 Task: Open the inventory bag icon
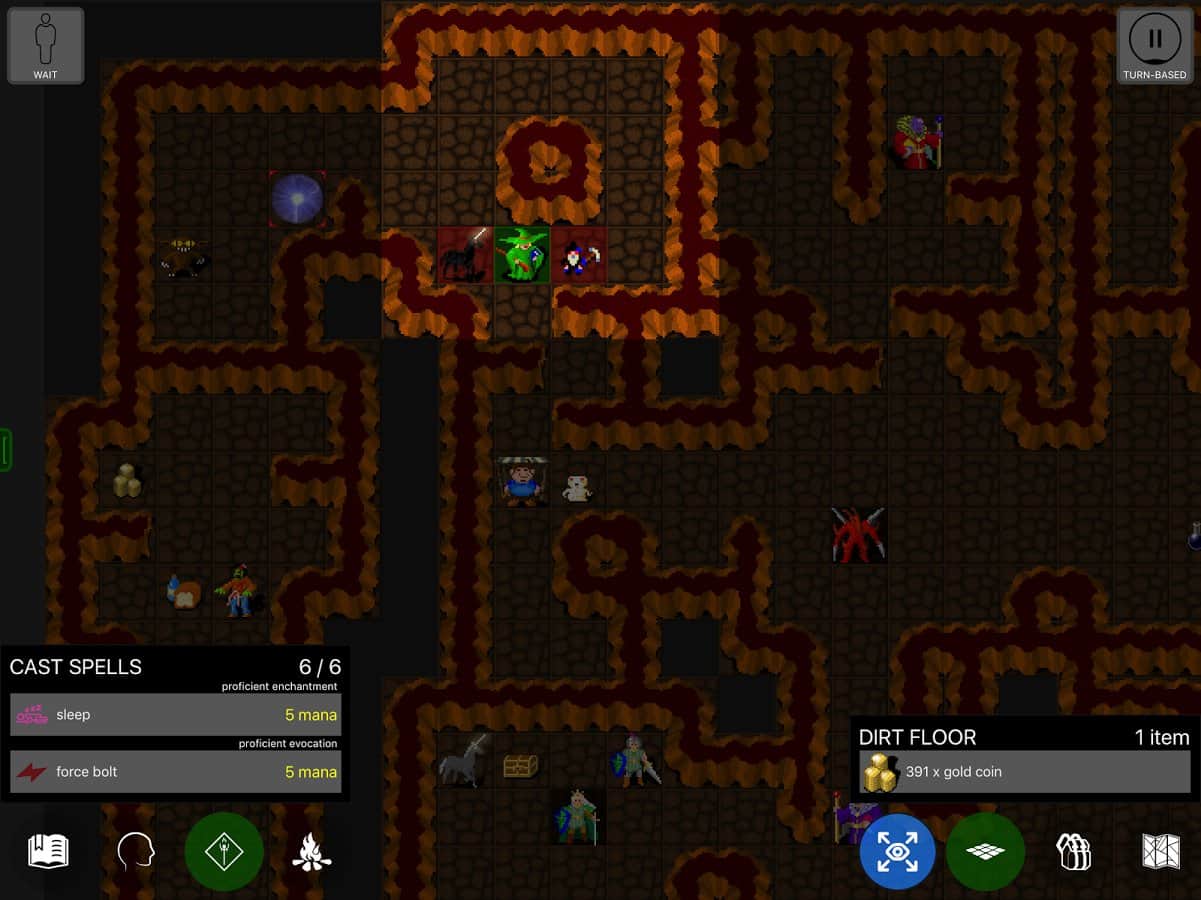point(1073,852)
